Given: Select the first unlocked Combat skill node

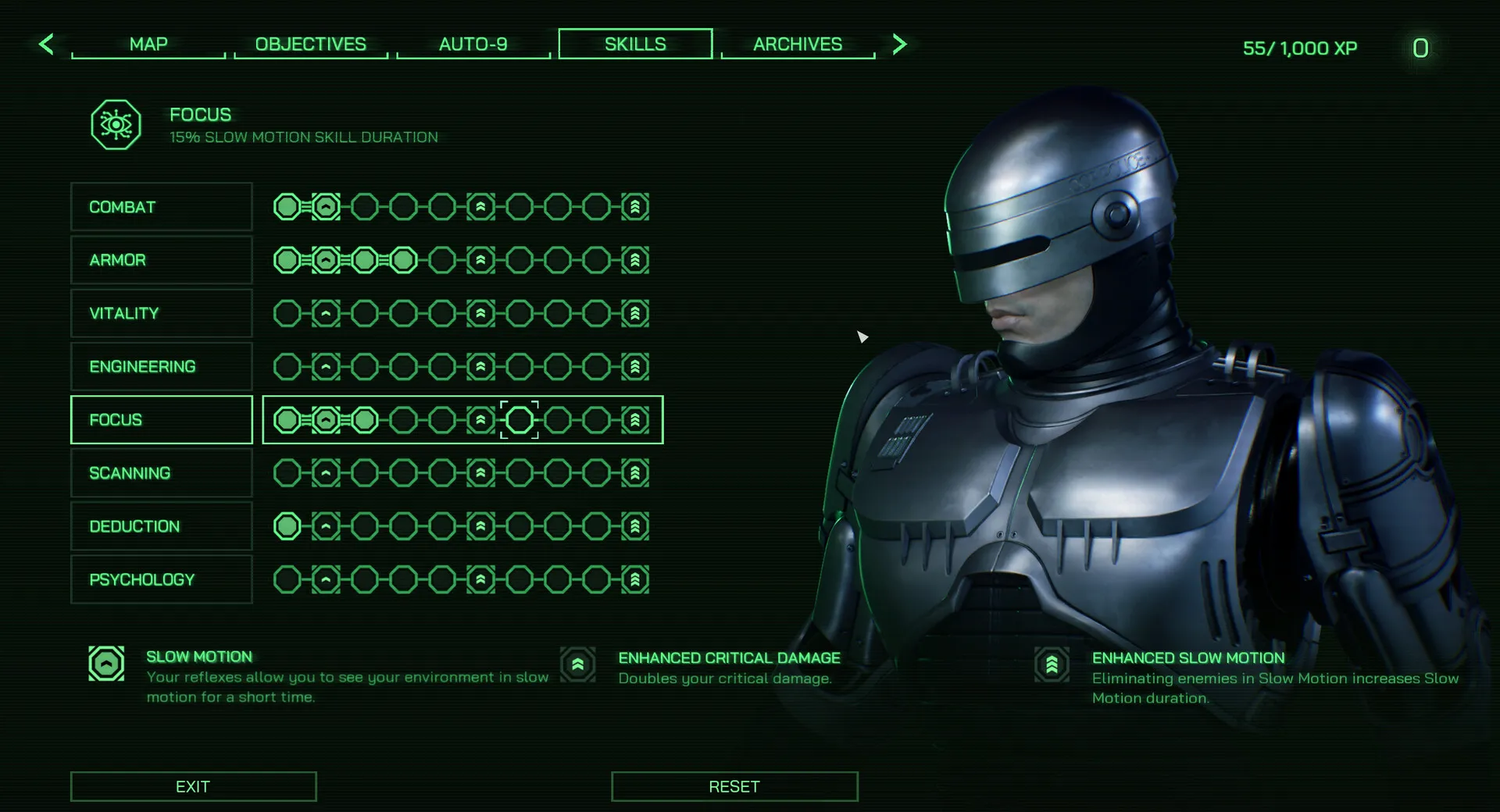Looking at the screenshot, I should tap(286, 207).
